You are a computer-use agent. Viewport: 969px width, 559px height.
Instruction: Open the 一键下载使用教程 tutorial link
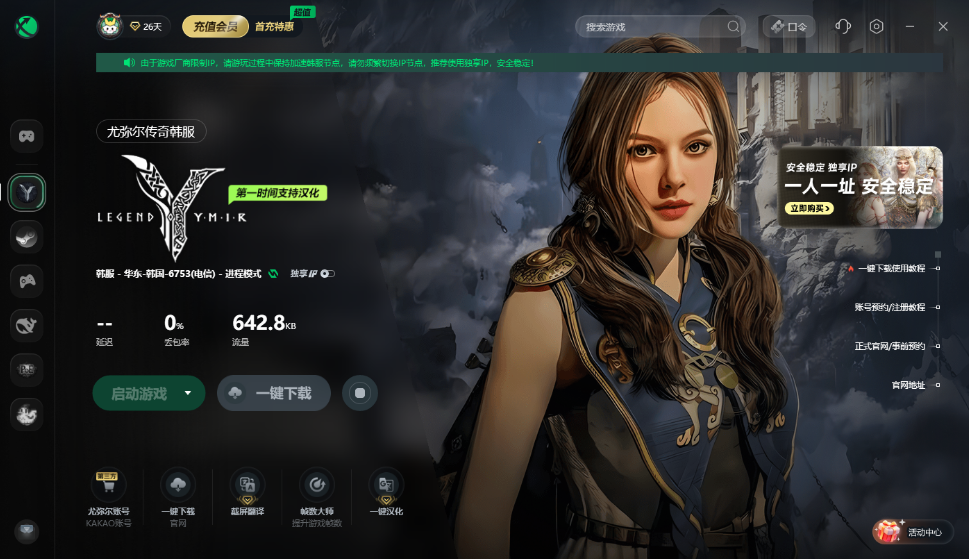891,268
